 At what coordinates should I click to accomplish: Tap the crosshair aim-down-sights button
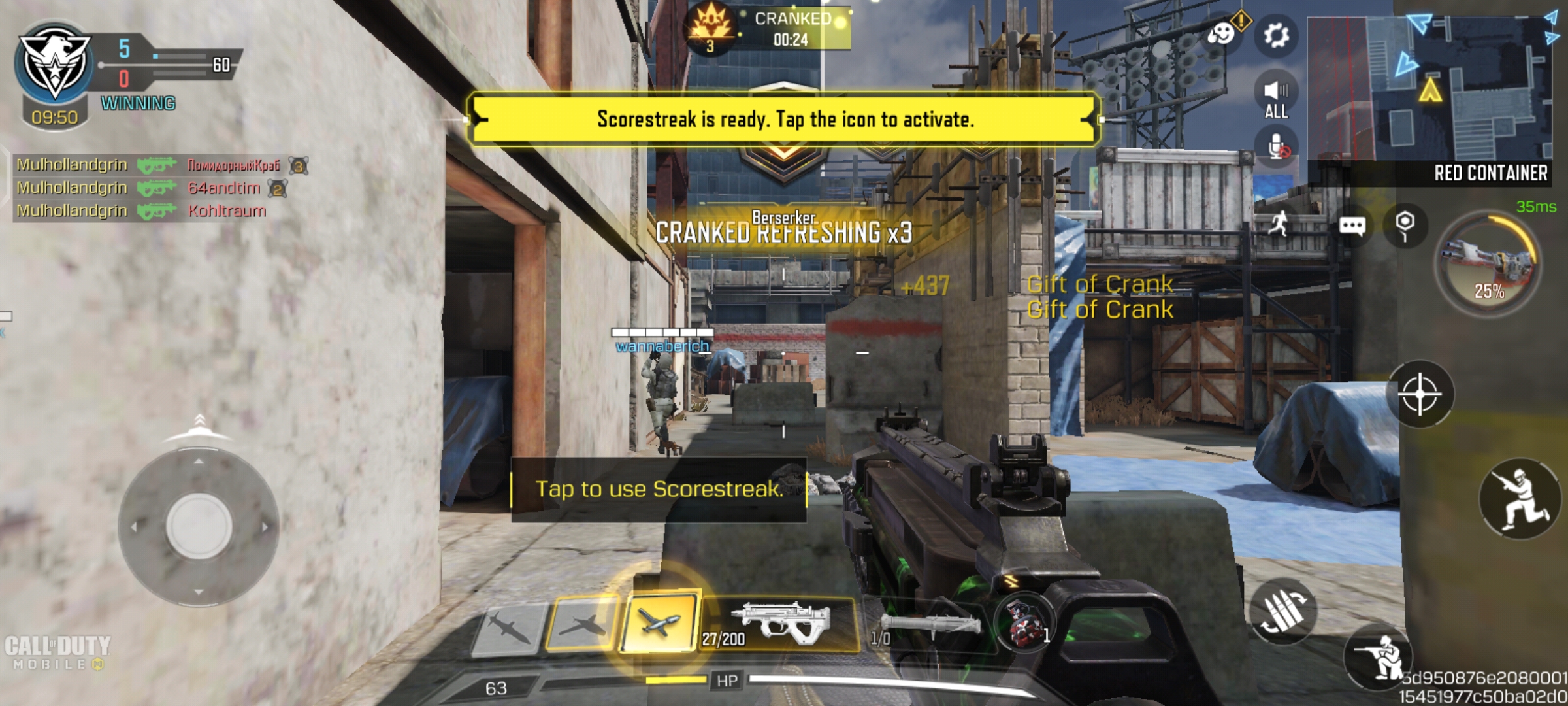click(1420, 394)
